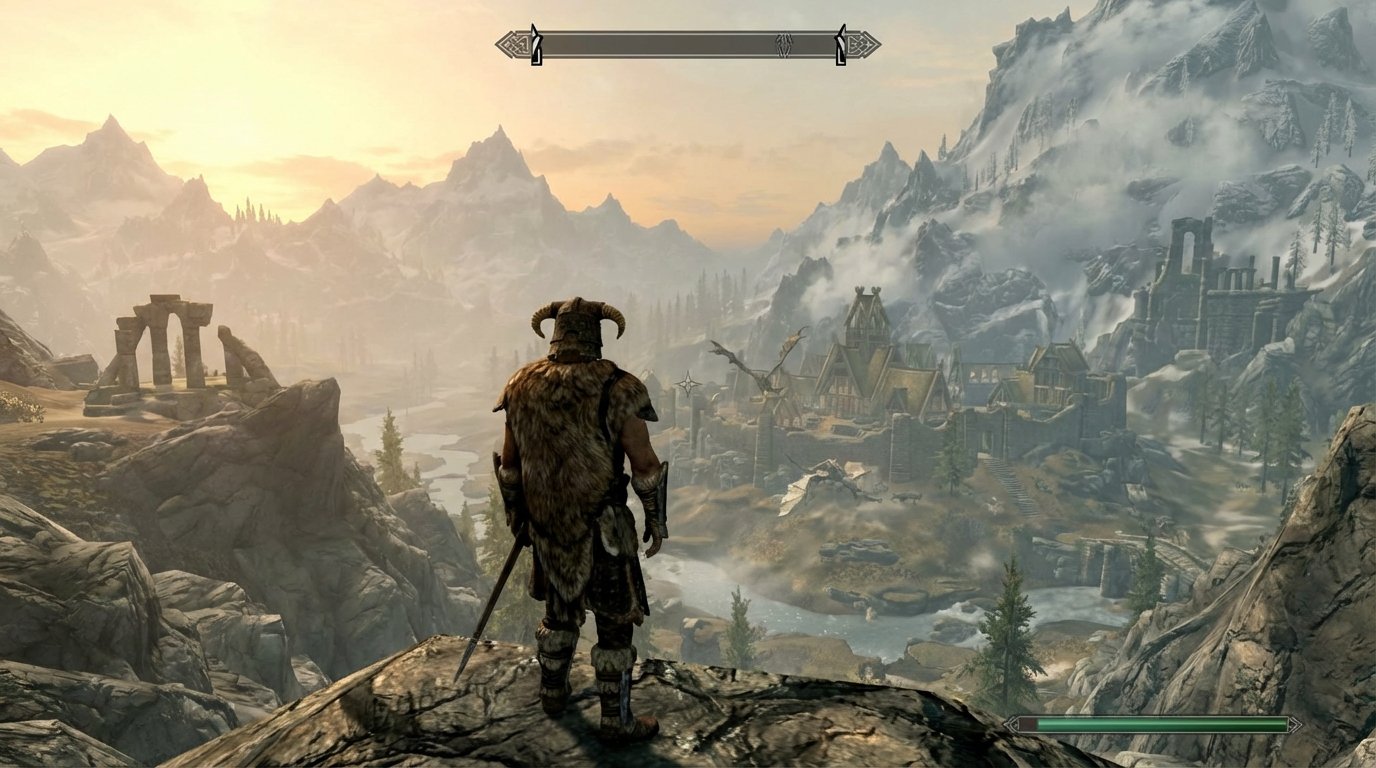The image size is (1376, 768).
Task: Select the right arrow ornament on the compass bar
Action: click(x=860, y=44)
